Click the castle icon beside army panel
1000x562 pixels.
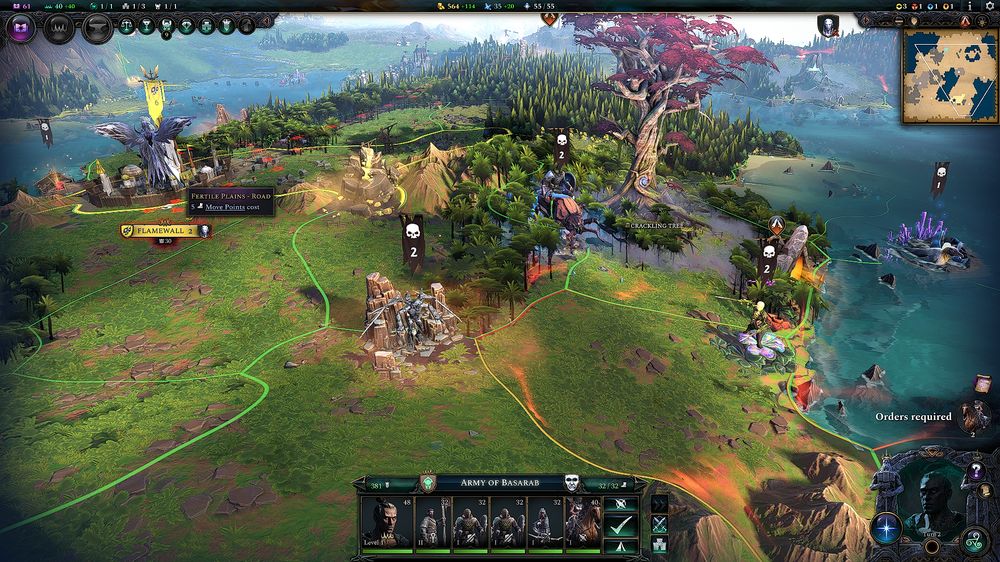point(660,544)
